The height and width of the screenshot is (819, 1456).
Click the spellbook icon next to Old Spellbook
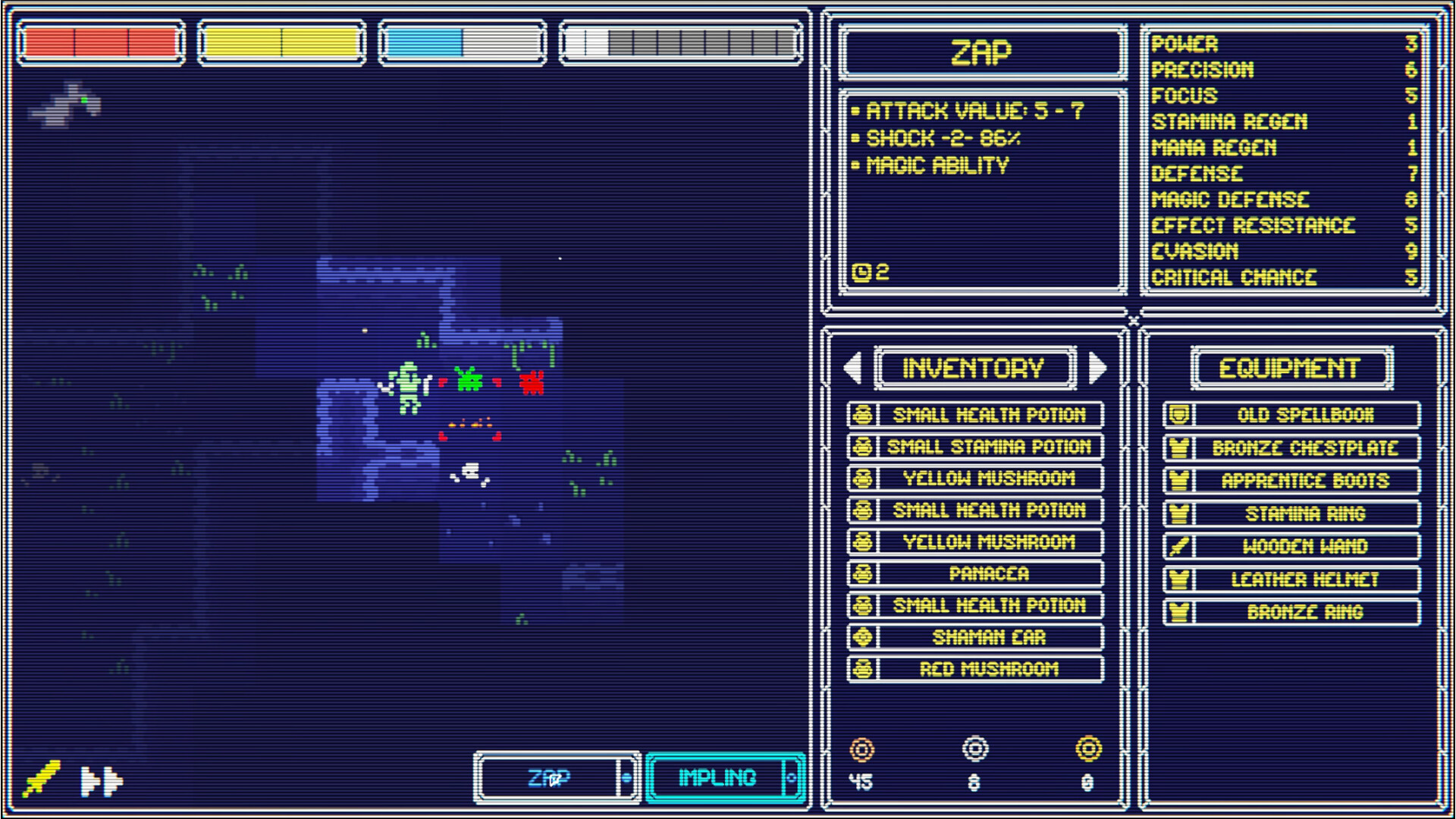pyautogui.click(x=1178, y=414)
